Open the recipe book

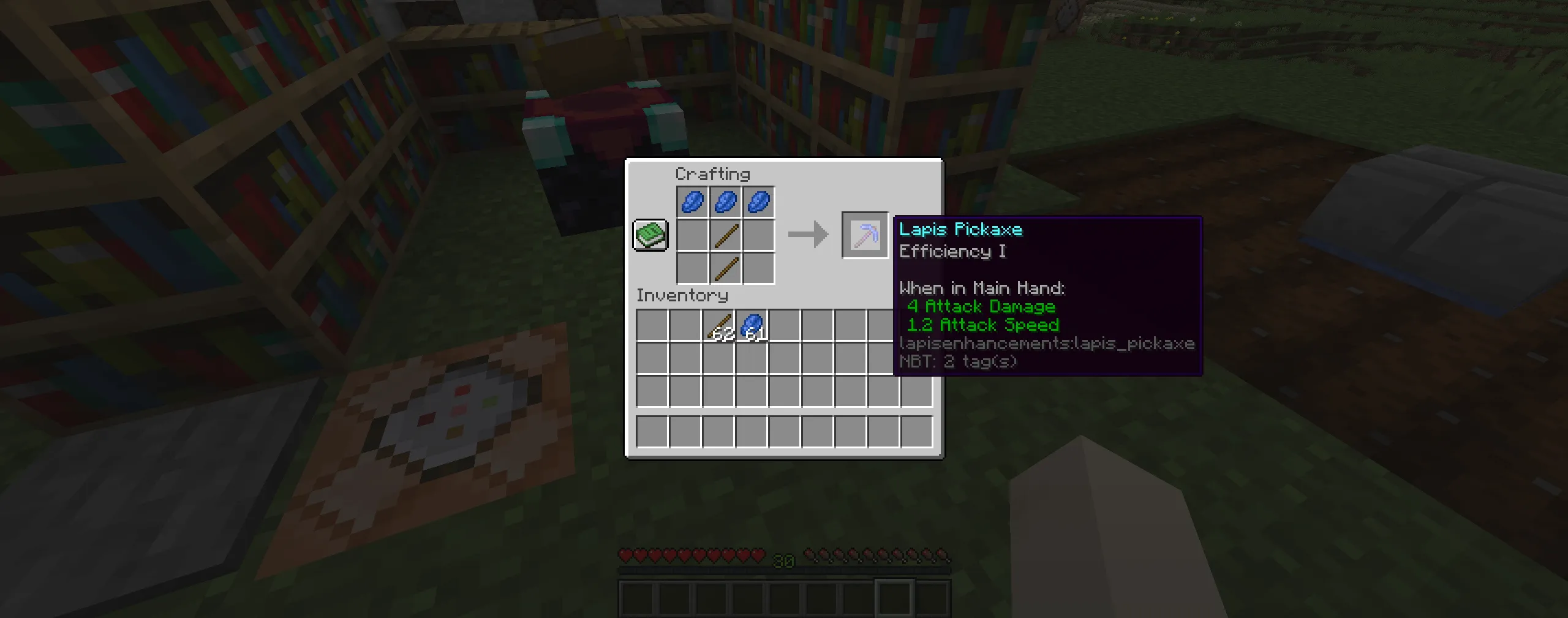(x=650, y=236)
